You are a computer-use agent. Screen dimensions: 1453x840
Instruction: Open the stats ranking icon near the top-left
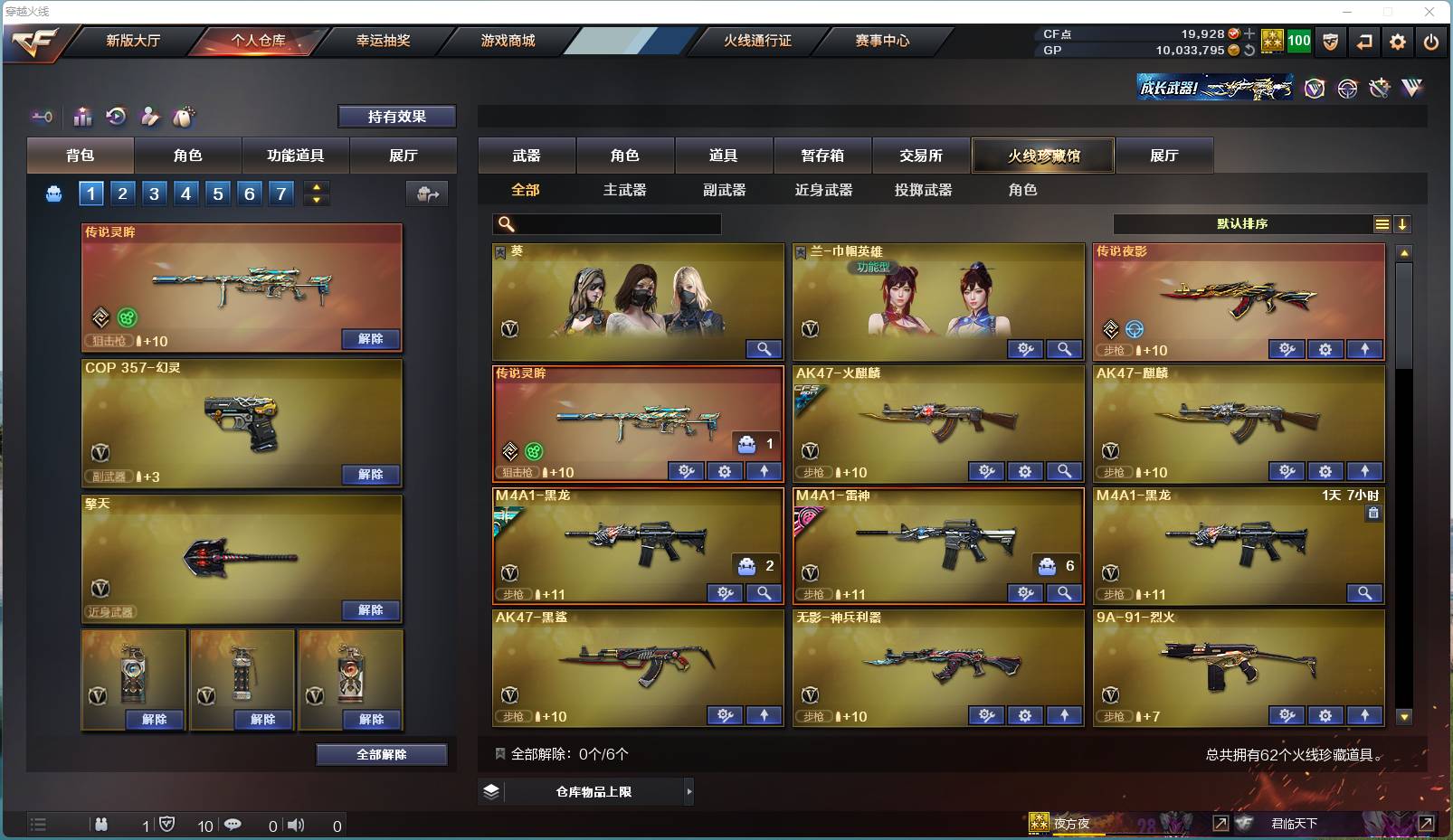(x=82, y=116)
